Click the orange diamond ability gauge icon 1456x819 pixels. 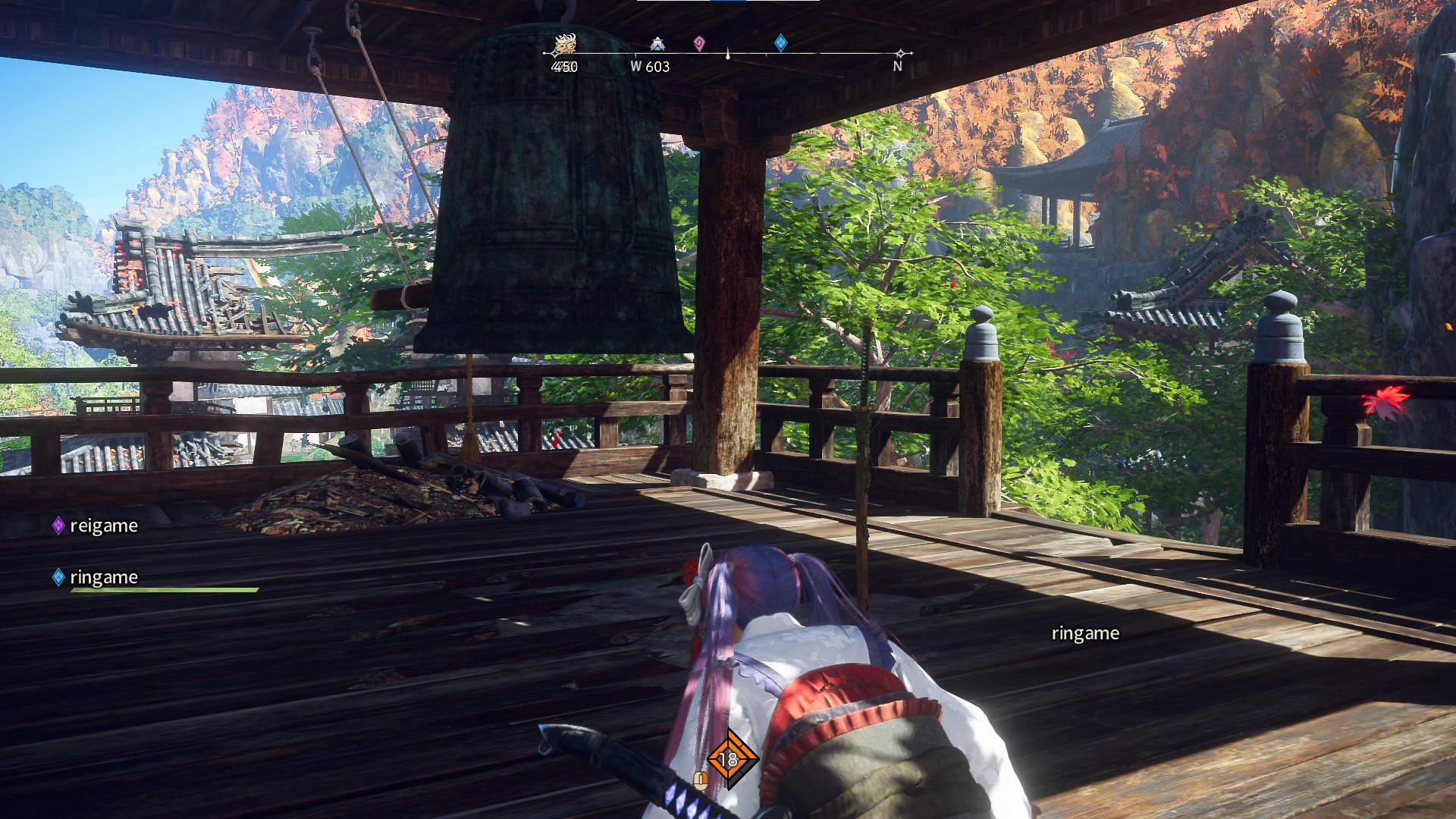click(x=729, y=758)
